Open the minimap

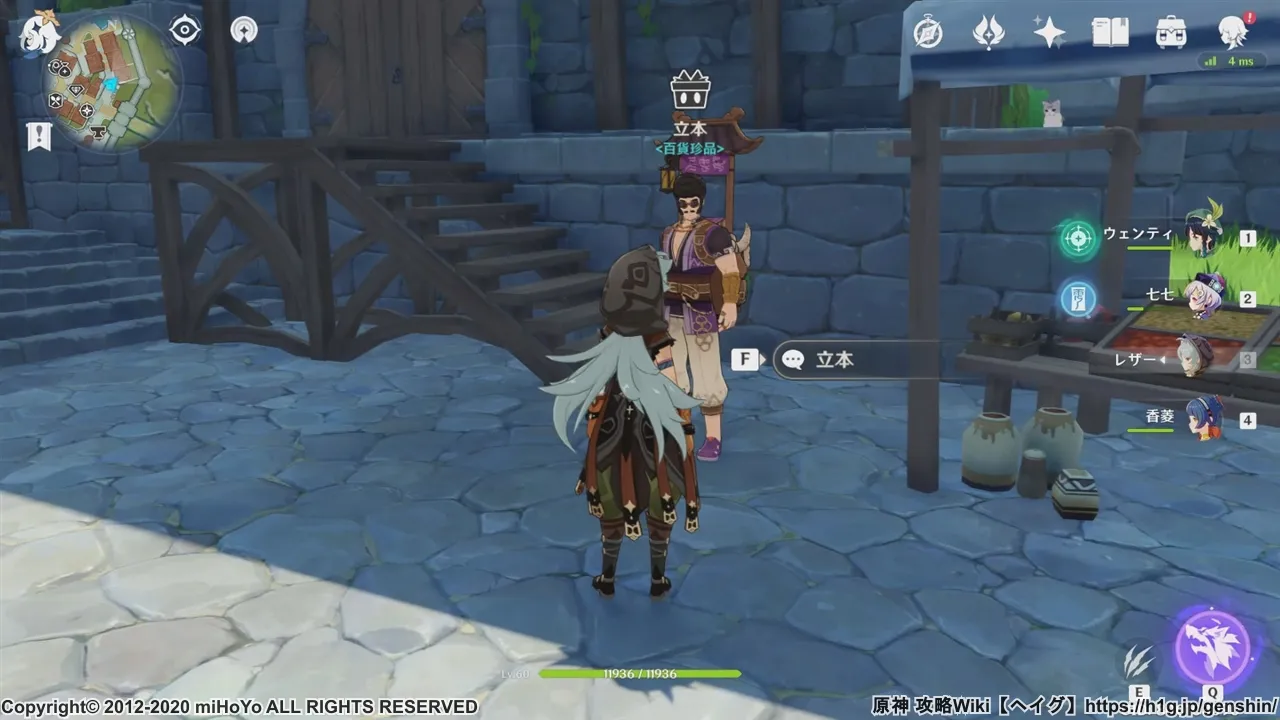(x=112, y=83)
